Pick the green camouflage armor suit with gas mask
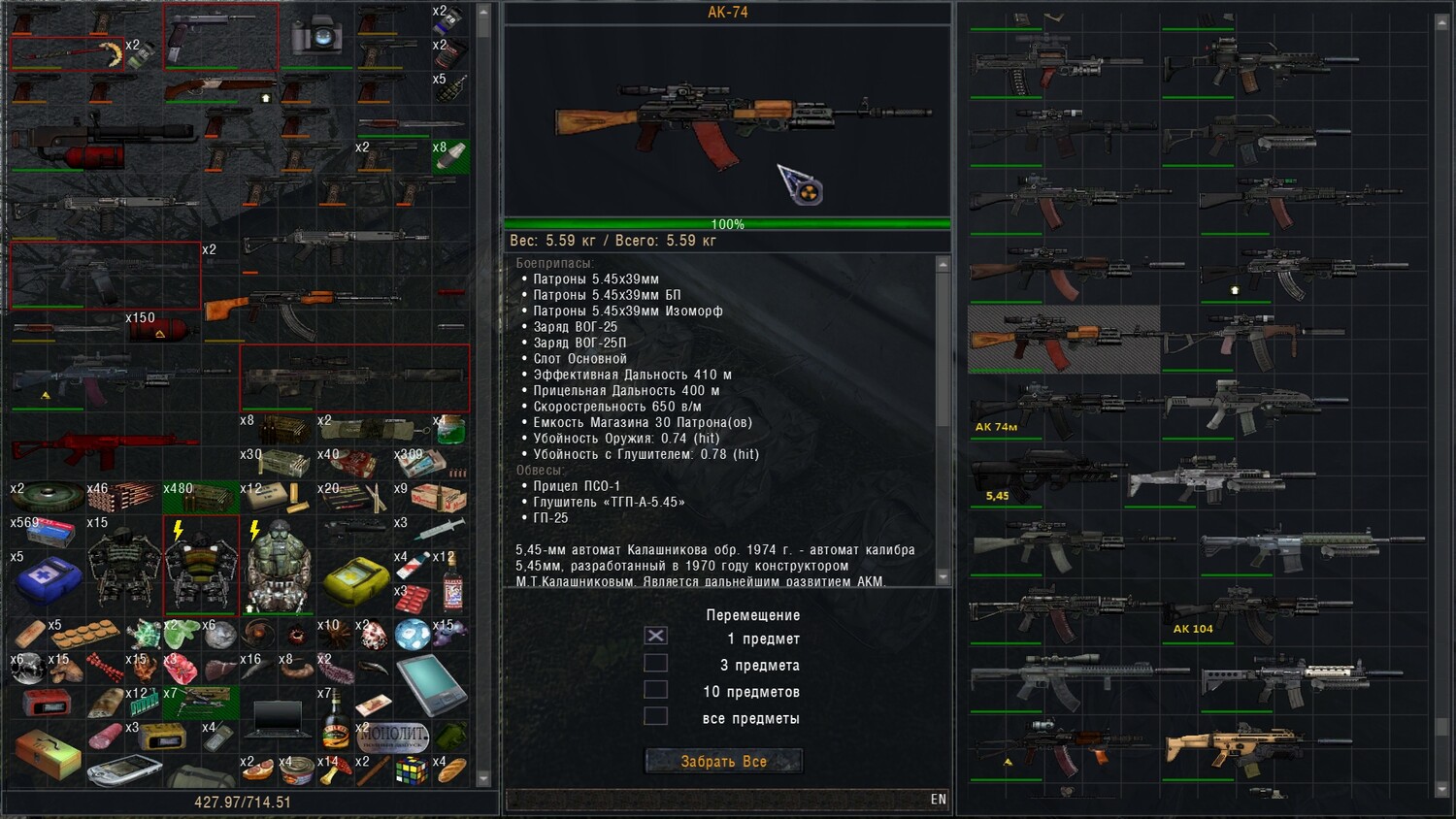This screenshot has height=819, width=1456. click(278, 567)
